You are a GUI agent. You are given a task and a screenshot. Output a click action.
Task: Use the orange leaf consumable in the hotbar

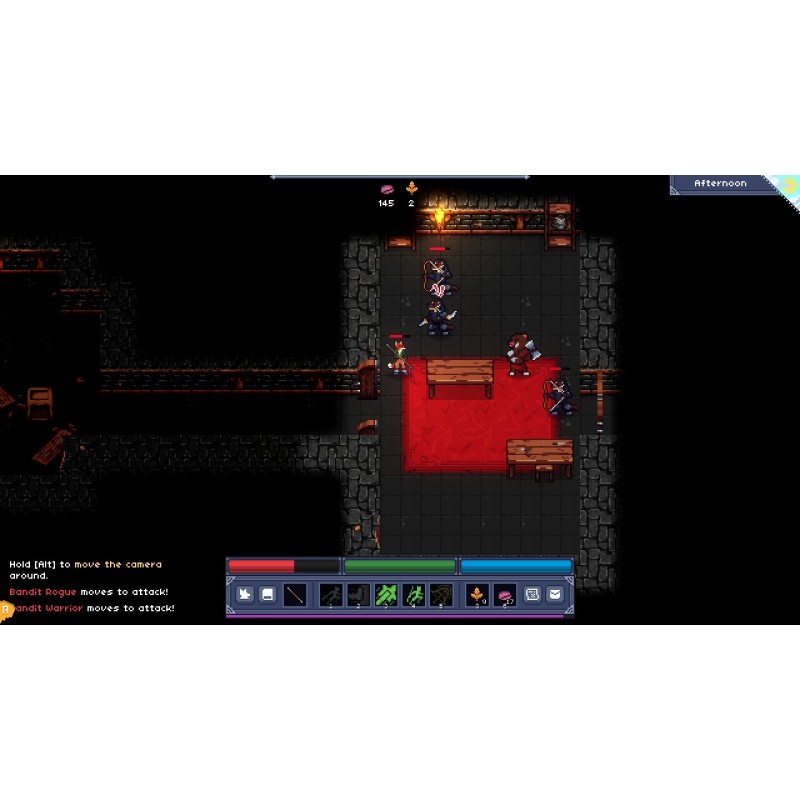pos(478,595)
